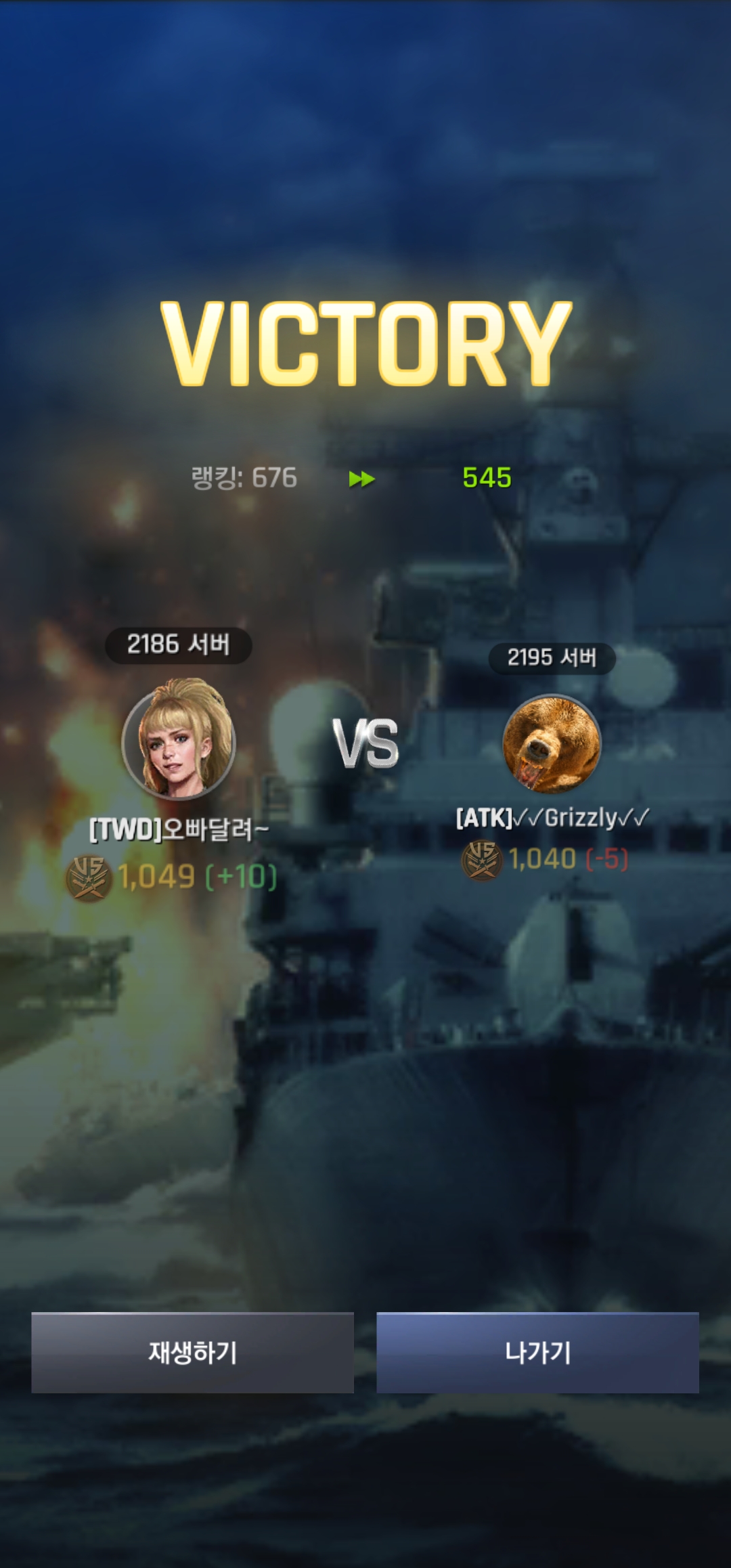Open the grizzly bear opponent avatar
Image resolution: width=731 pixels, height=1568 pixels.
[x=552, y=743]
